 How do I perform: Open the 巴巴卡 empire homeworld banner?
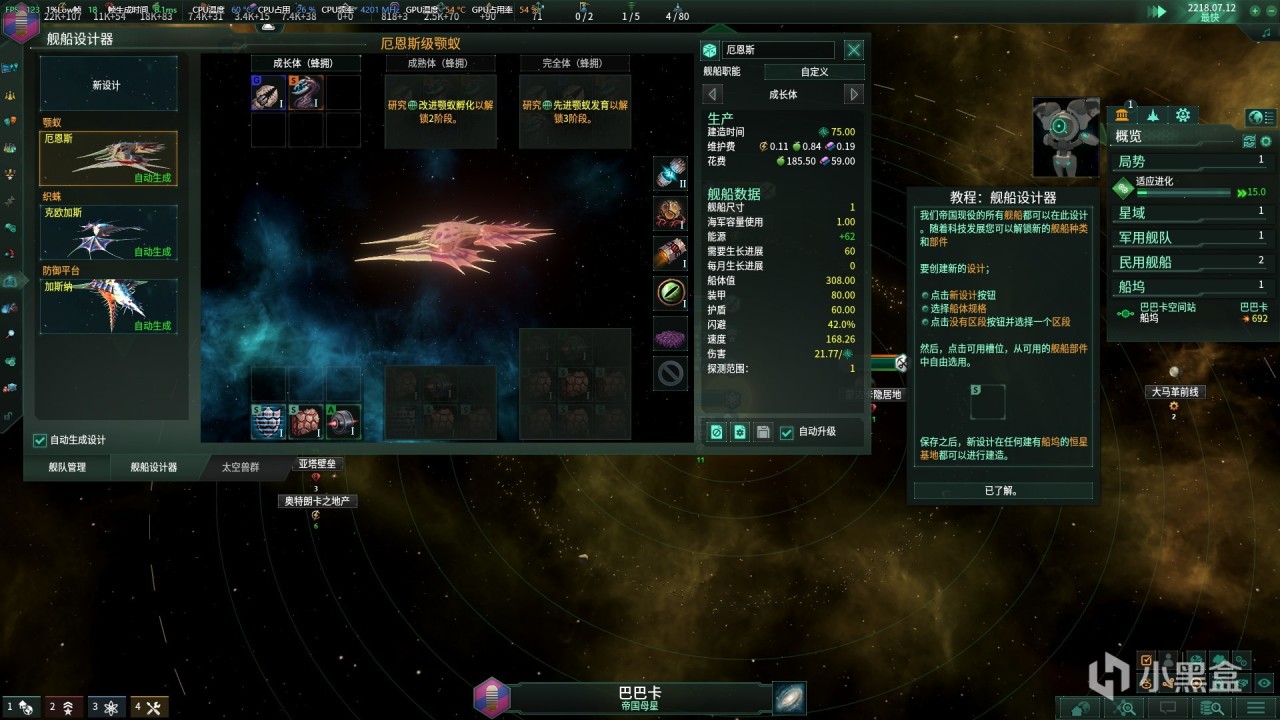click(640, 697)
